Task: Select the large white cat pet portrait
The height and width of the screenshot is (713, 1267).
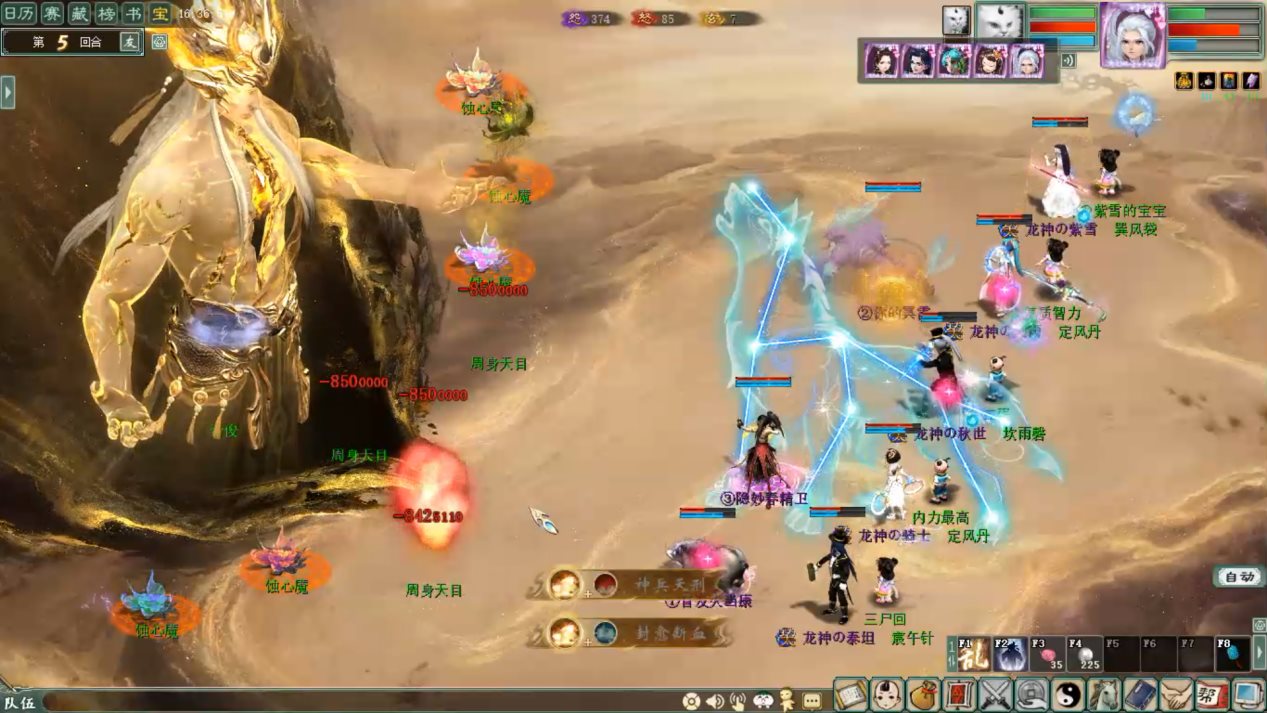Action: (999, 22)
